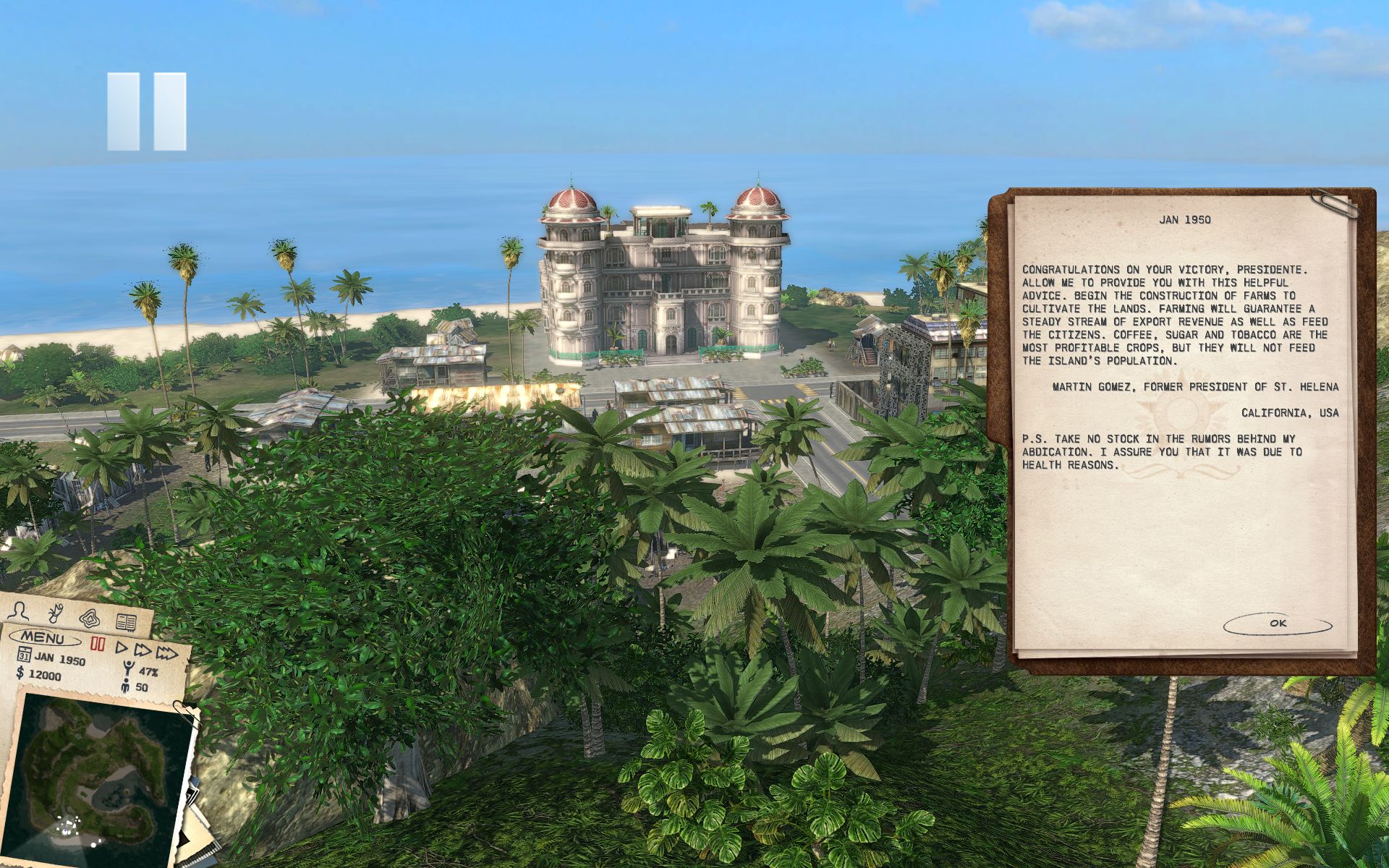Click the red pause speed button
1389x868 pixels.
click(x=98, y=644)
